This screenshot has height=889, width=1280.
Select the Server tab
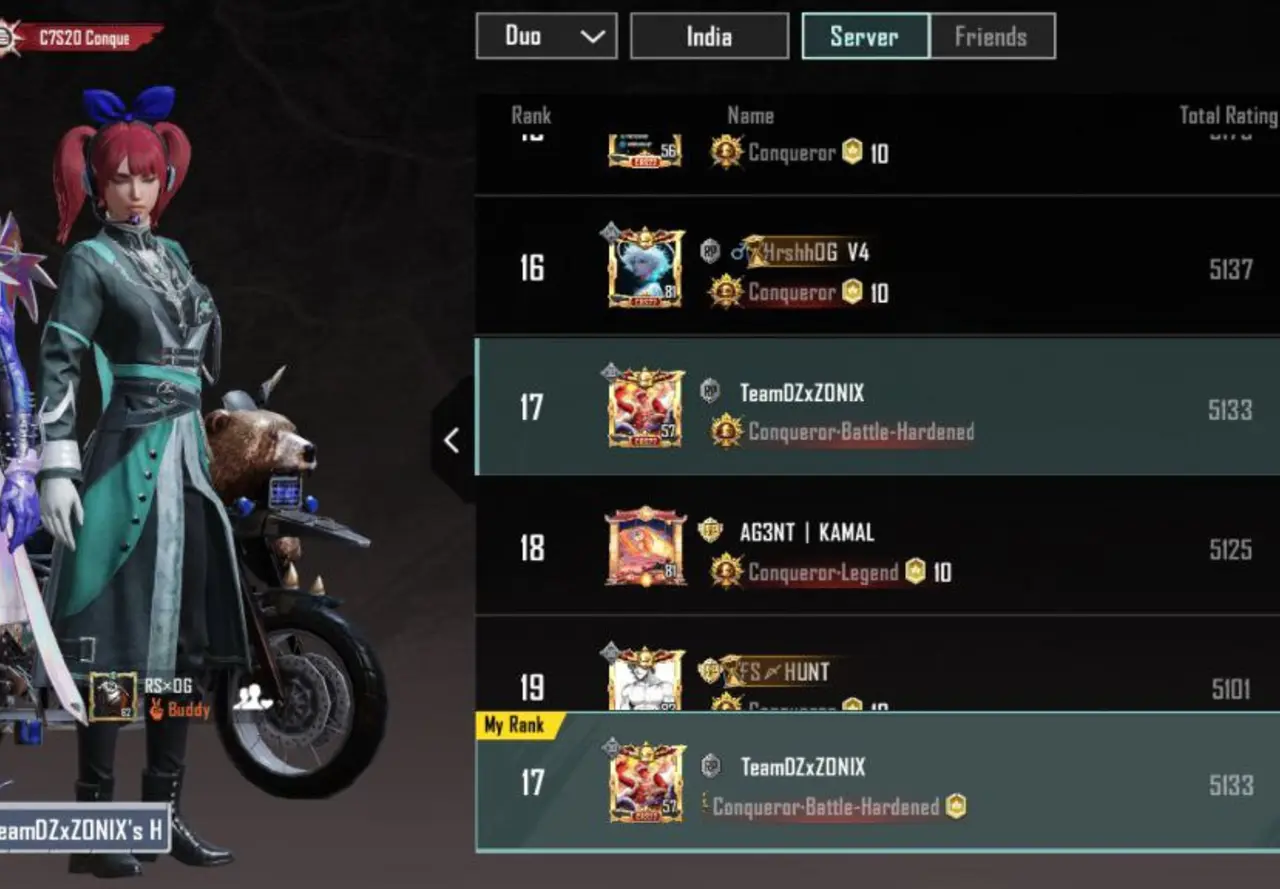(864, 36)
